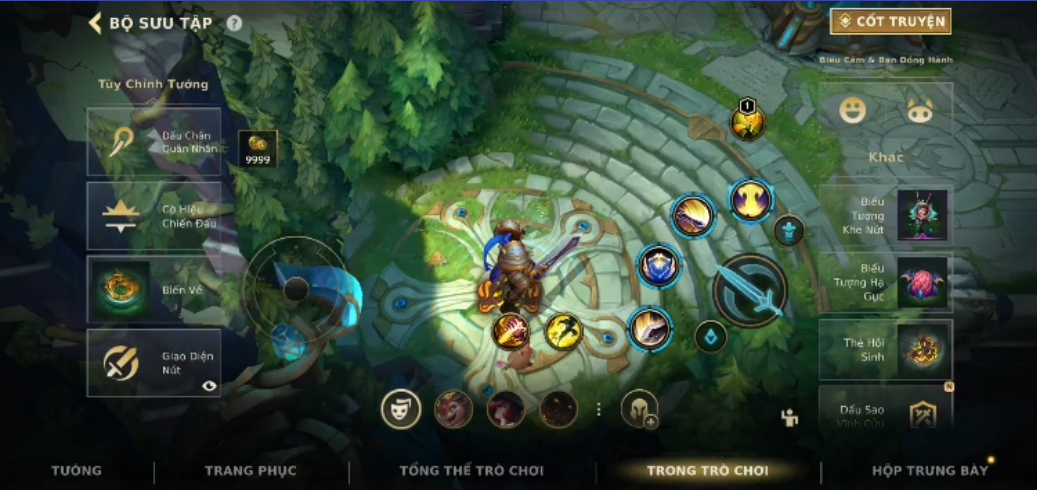
Task: Show the Hộp Trưng Bày tab
Action: coord(929,470)
